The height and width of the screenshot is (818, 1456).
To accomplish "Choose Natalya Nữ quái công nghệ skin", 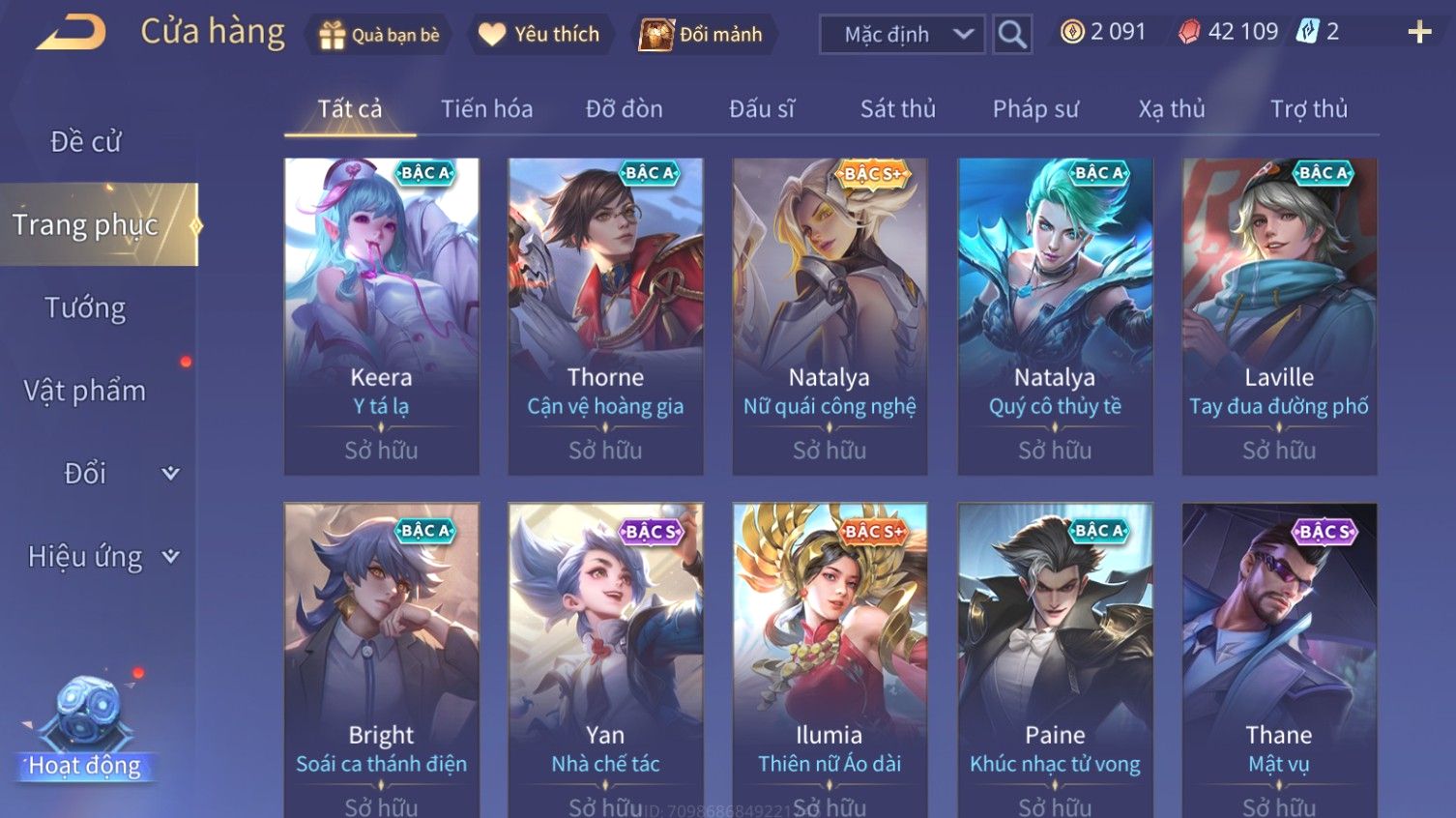I will tap(830, 316).
